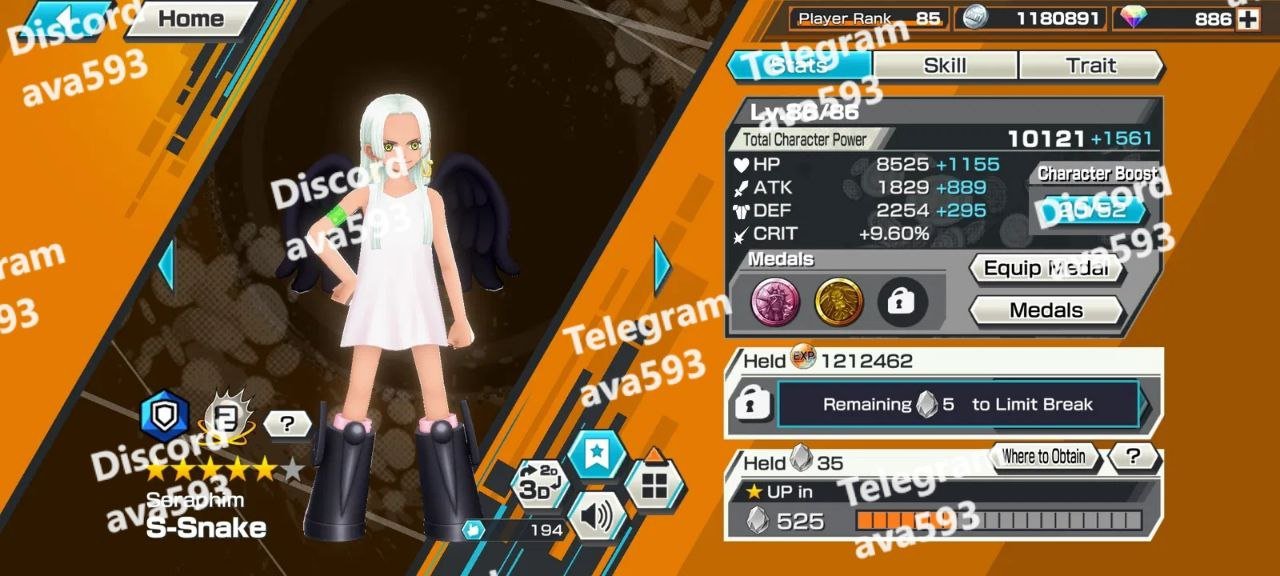1280x576 pixels.
Task: Select the pink equipped medal
Action: 776,302
